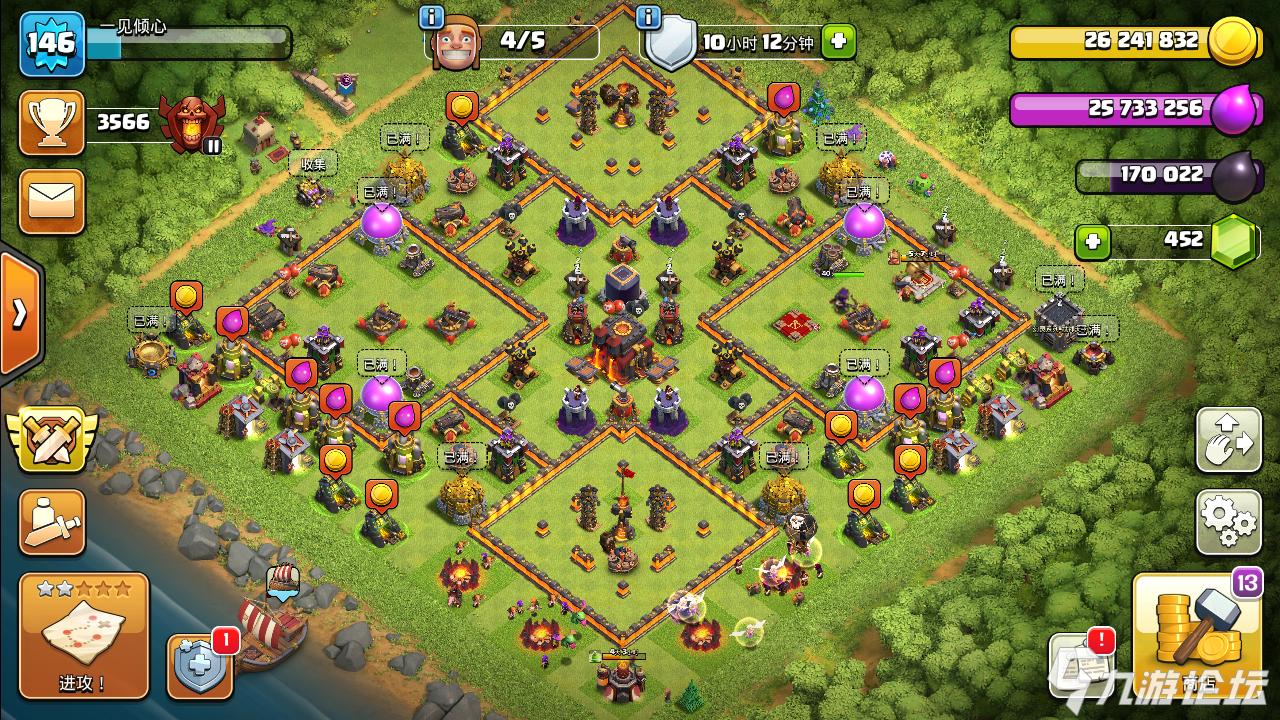
Task: Open the shield icon with red badge
Action: point(199,666)
